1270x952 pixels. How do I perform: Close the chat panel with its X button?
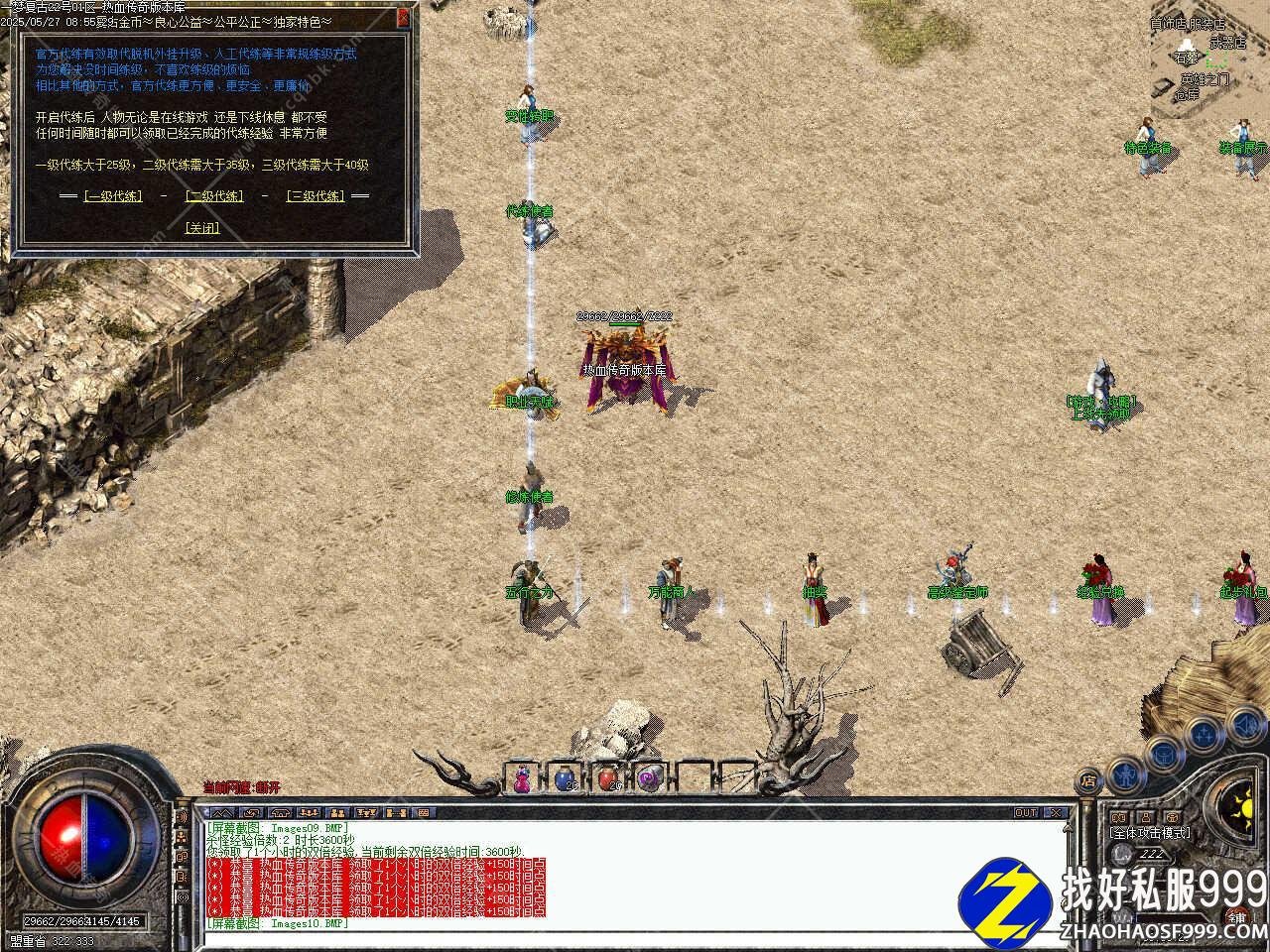pyautogui.click(x=1056, y=813)
